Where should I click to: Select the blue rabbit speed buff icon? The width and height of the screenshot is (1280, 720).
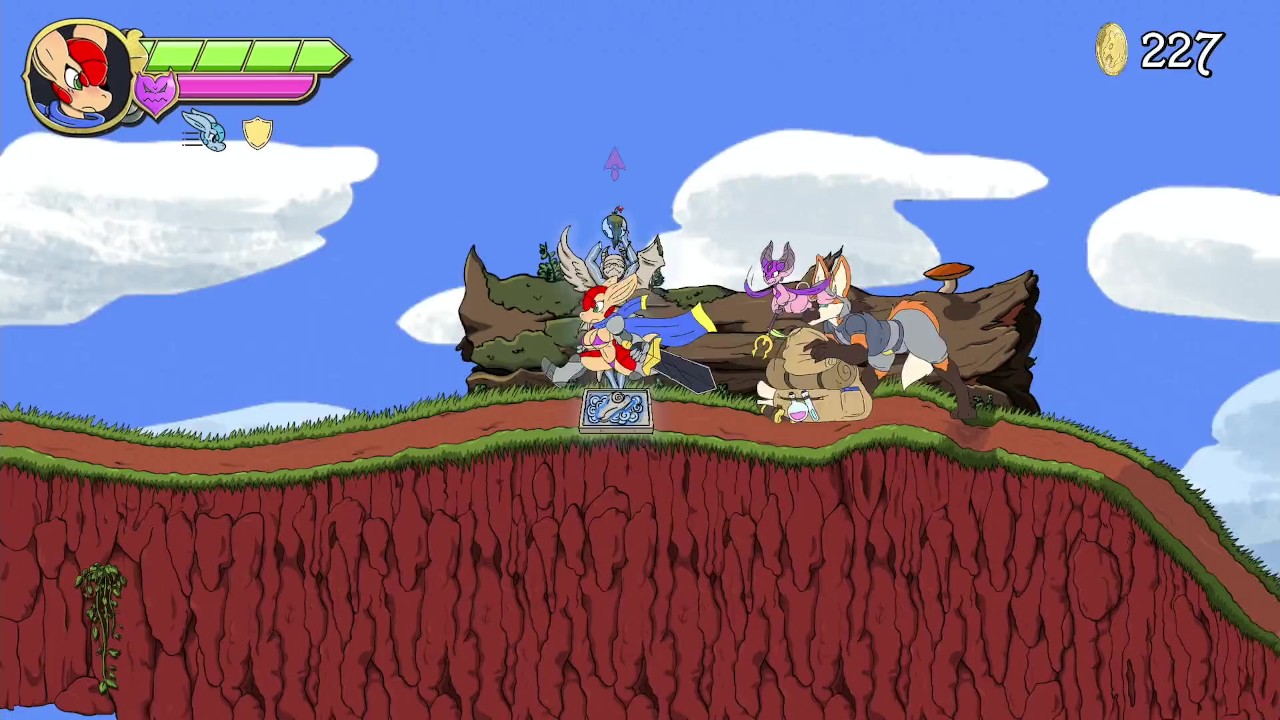[x=206, y=130]
